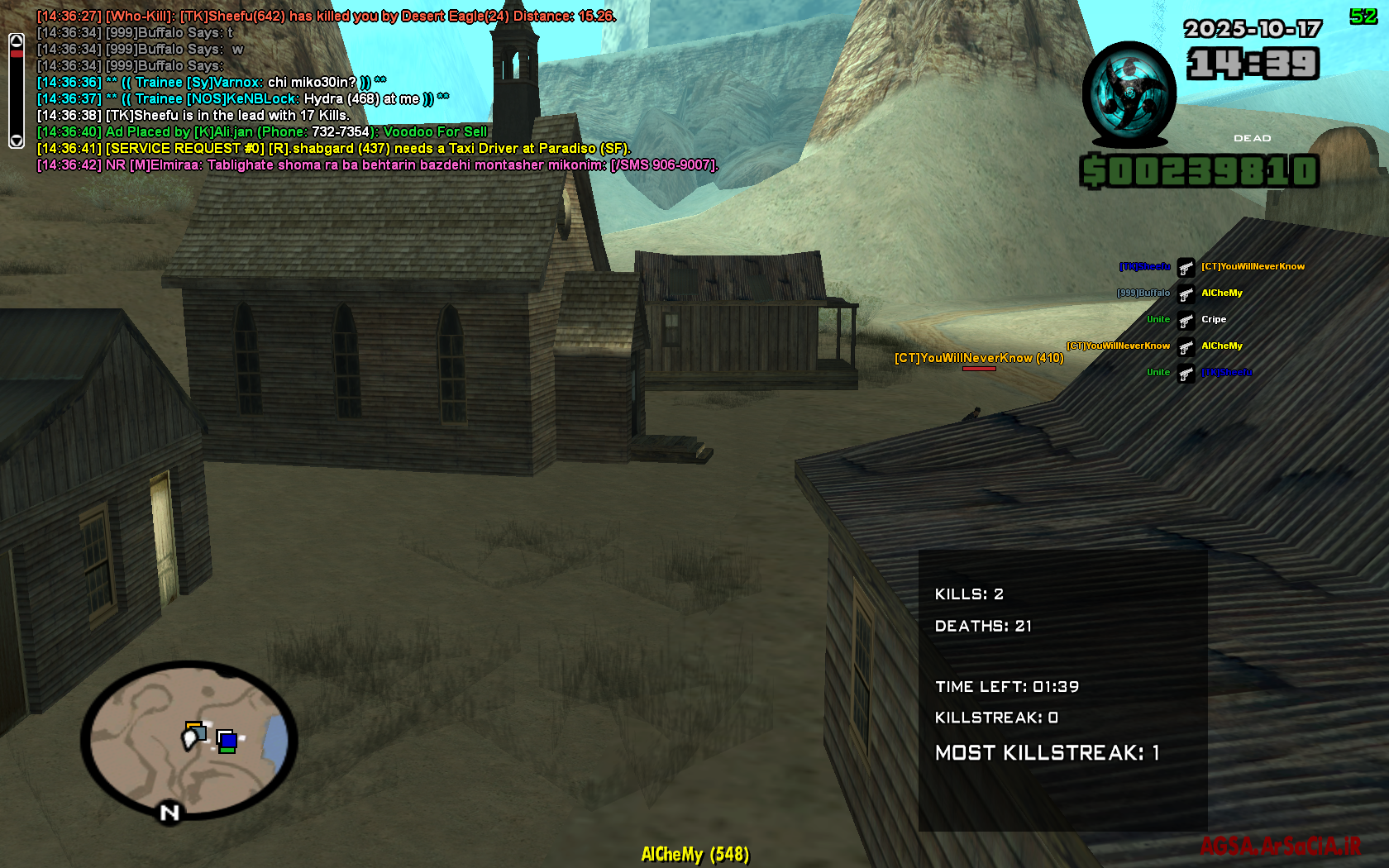This screenshot has height=868, width=1389.
Task: Open the radar minimap
Action: 189,738
